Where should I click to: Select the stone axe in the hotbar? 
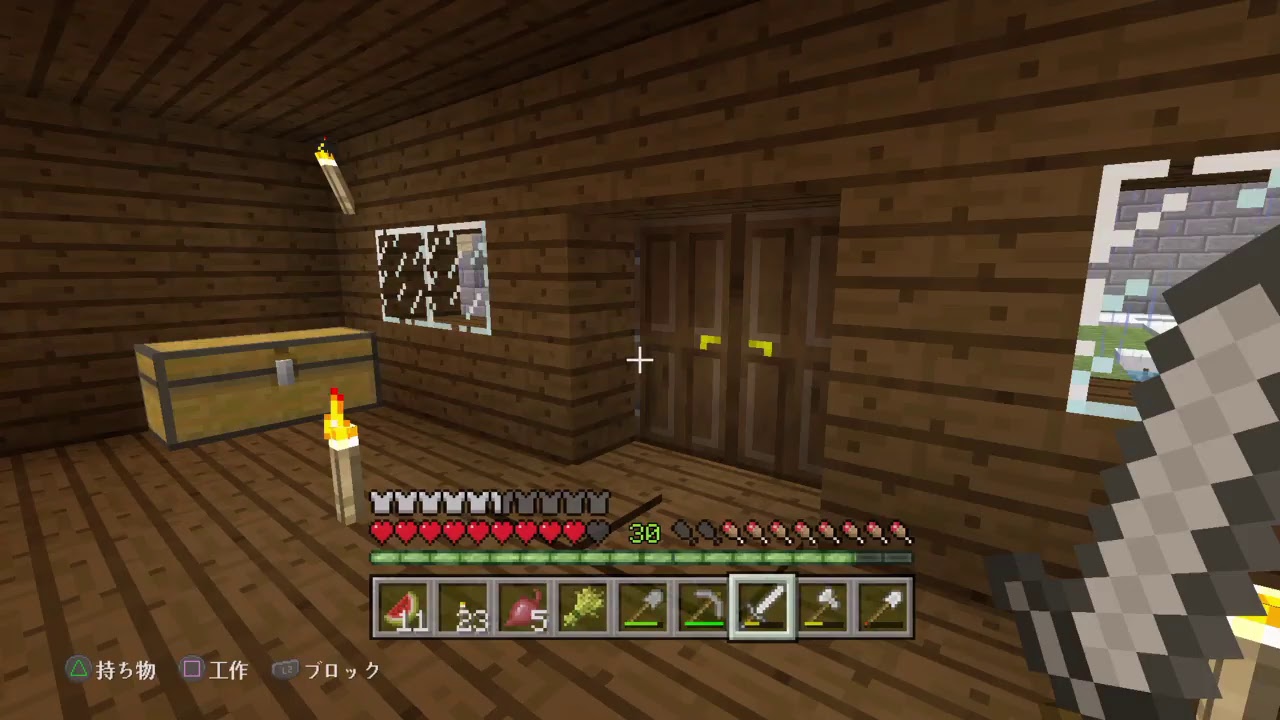pos(823,608)
